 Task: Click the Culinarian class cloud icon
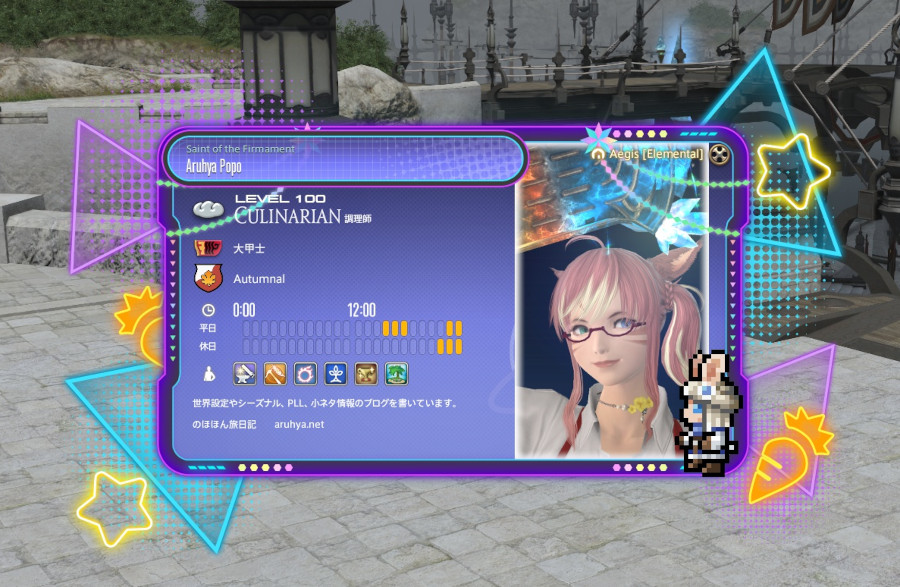(210, 209)
